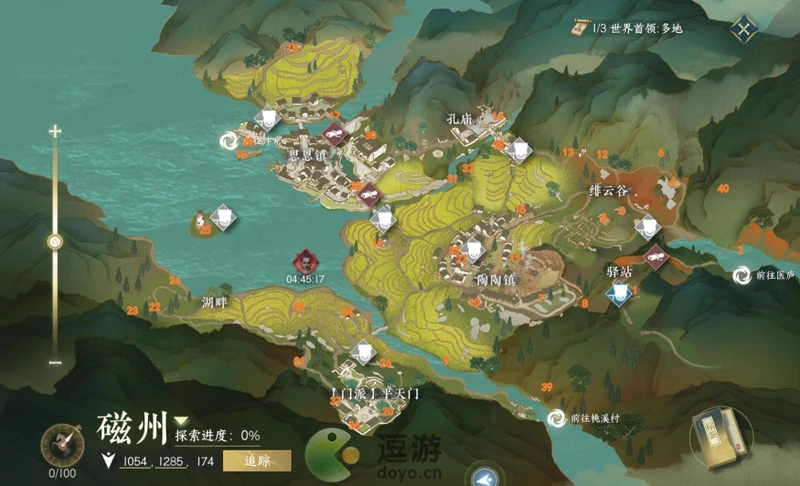Viewport: 800px width, 486px height.
Task: Select the 前往桃溪村 travel swirl
Action: (x=555, y=418)
